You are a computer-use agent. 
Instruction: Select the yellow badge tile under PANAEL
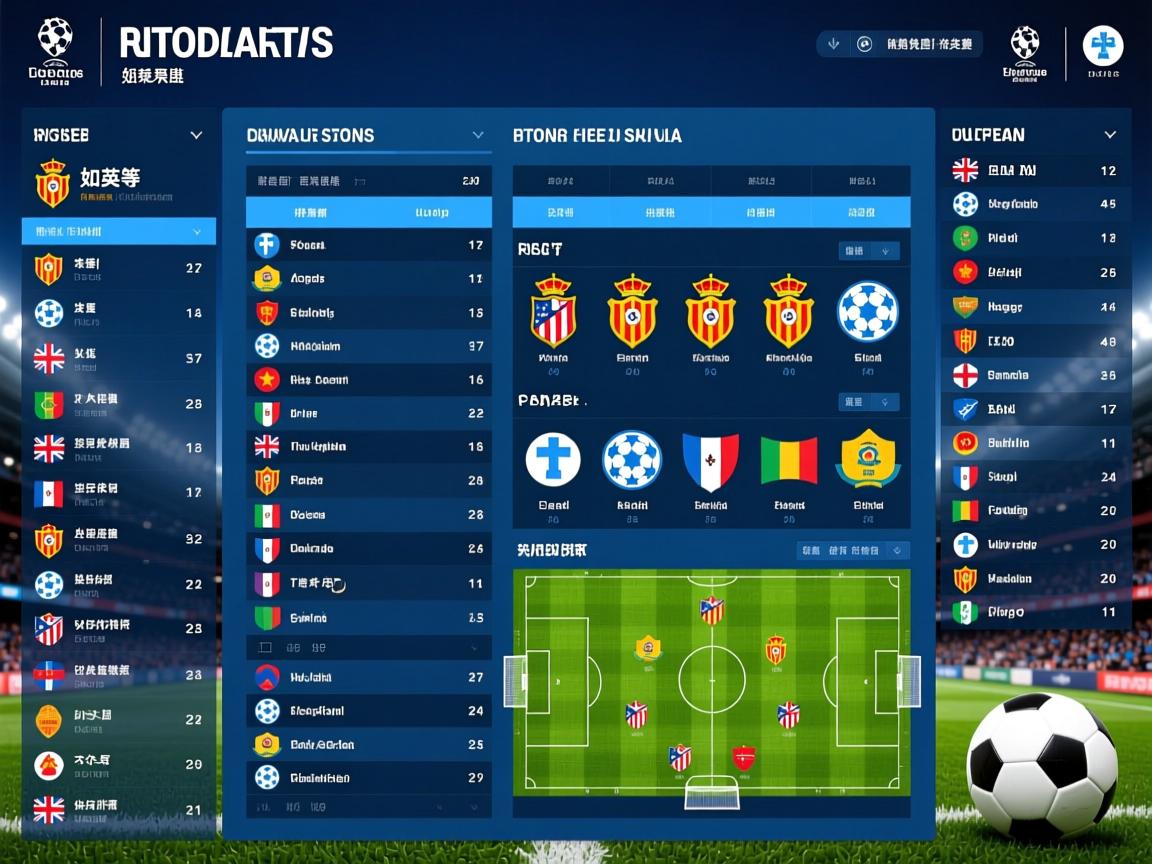(867, 460)
